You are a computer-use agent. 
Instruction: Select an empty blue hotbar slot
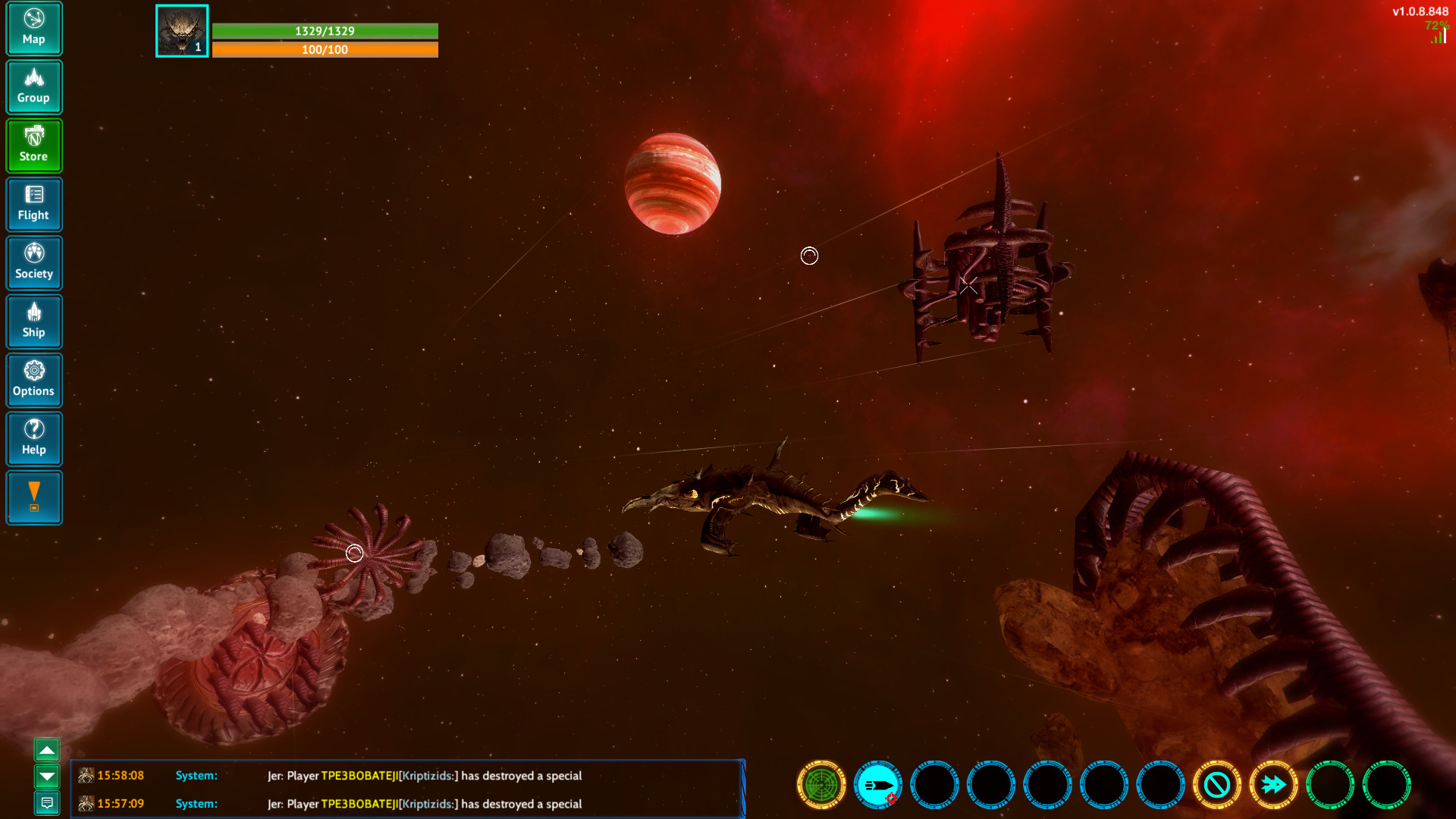(x=934, y=786)
